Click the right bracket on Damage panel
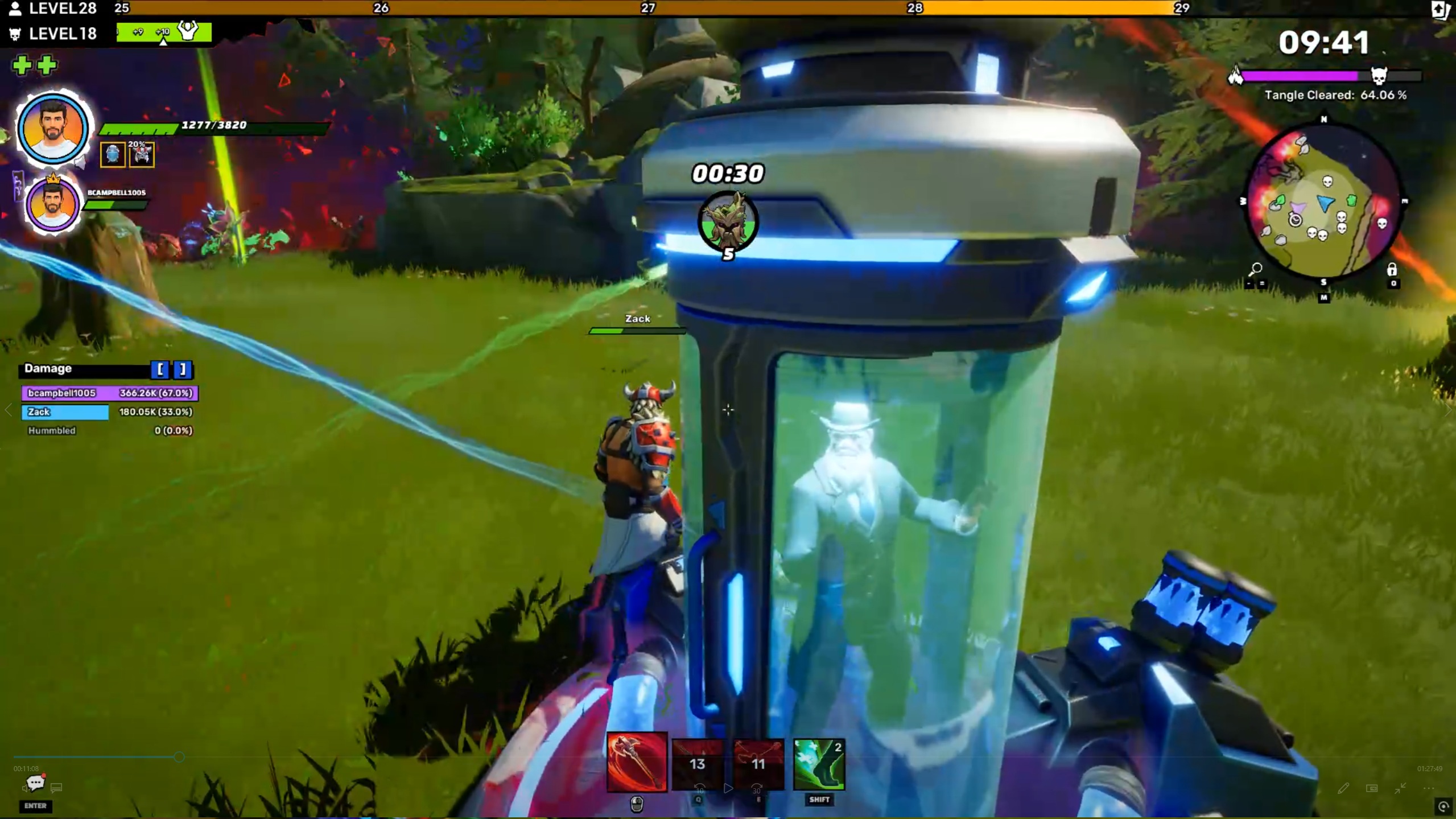 pos(183,369)
